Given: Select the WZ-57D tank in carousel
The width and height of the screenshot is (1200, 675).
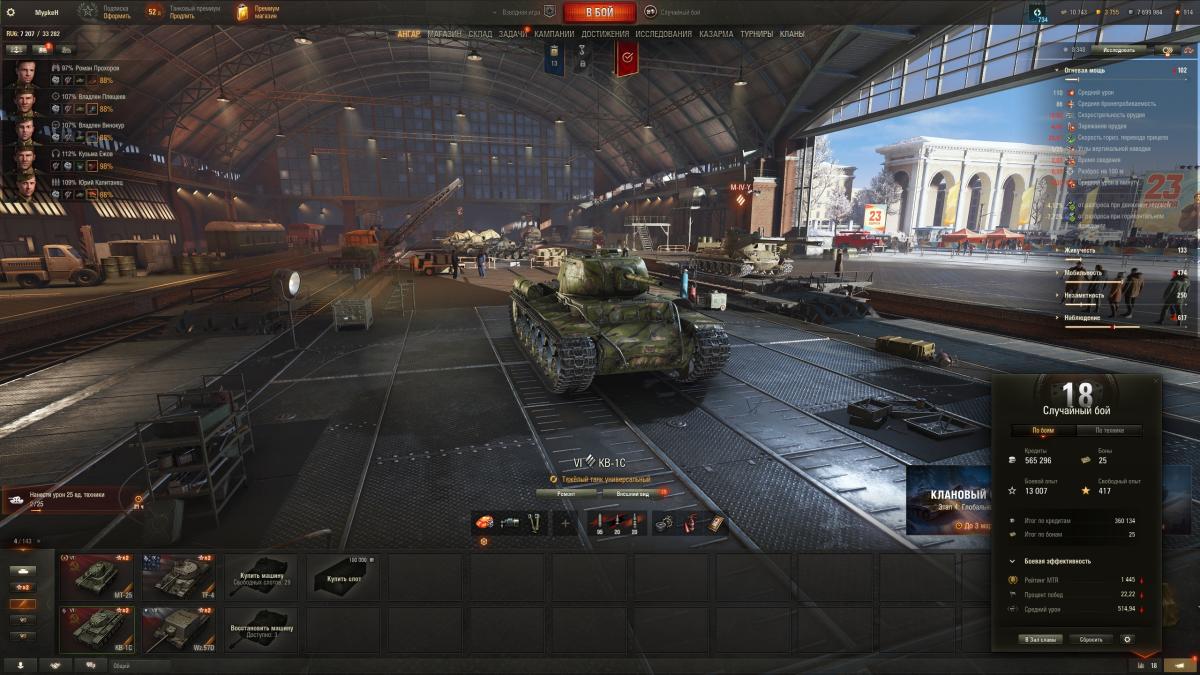Looking at the screenshot, I should (x=178, y=629).
